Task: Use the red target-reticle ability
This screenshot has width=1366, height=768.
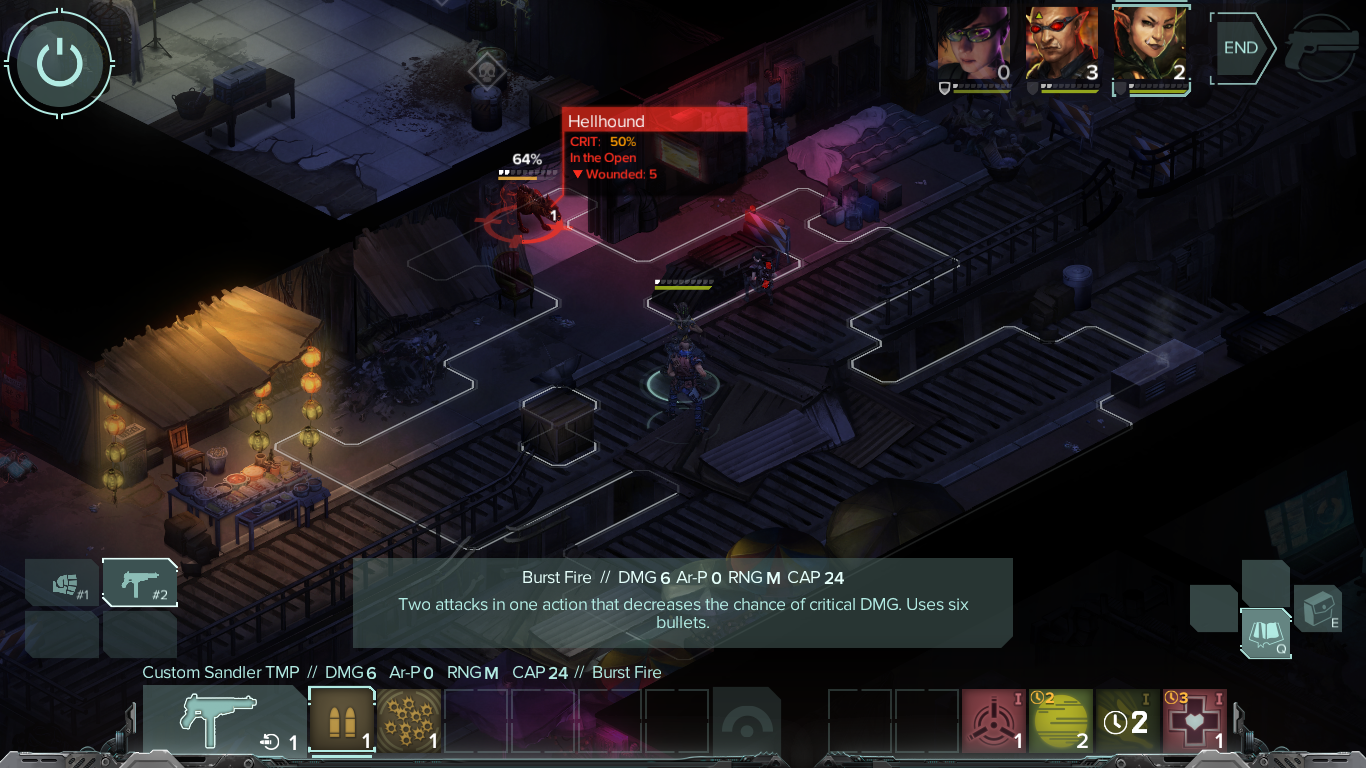Action: (x=993, y=720)
